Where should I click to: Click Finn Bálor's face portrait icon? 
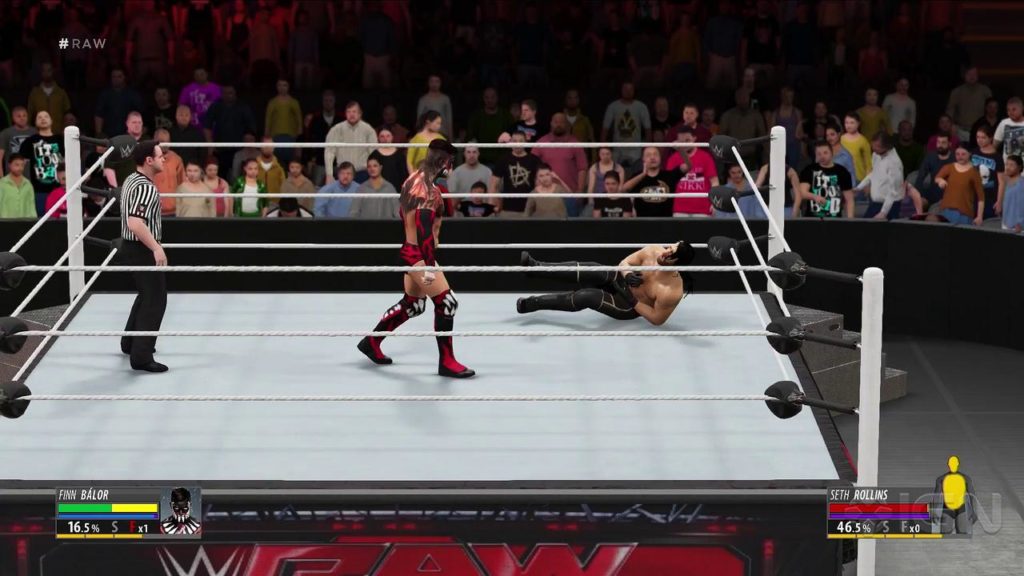coord(180,512)
